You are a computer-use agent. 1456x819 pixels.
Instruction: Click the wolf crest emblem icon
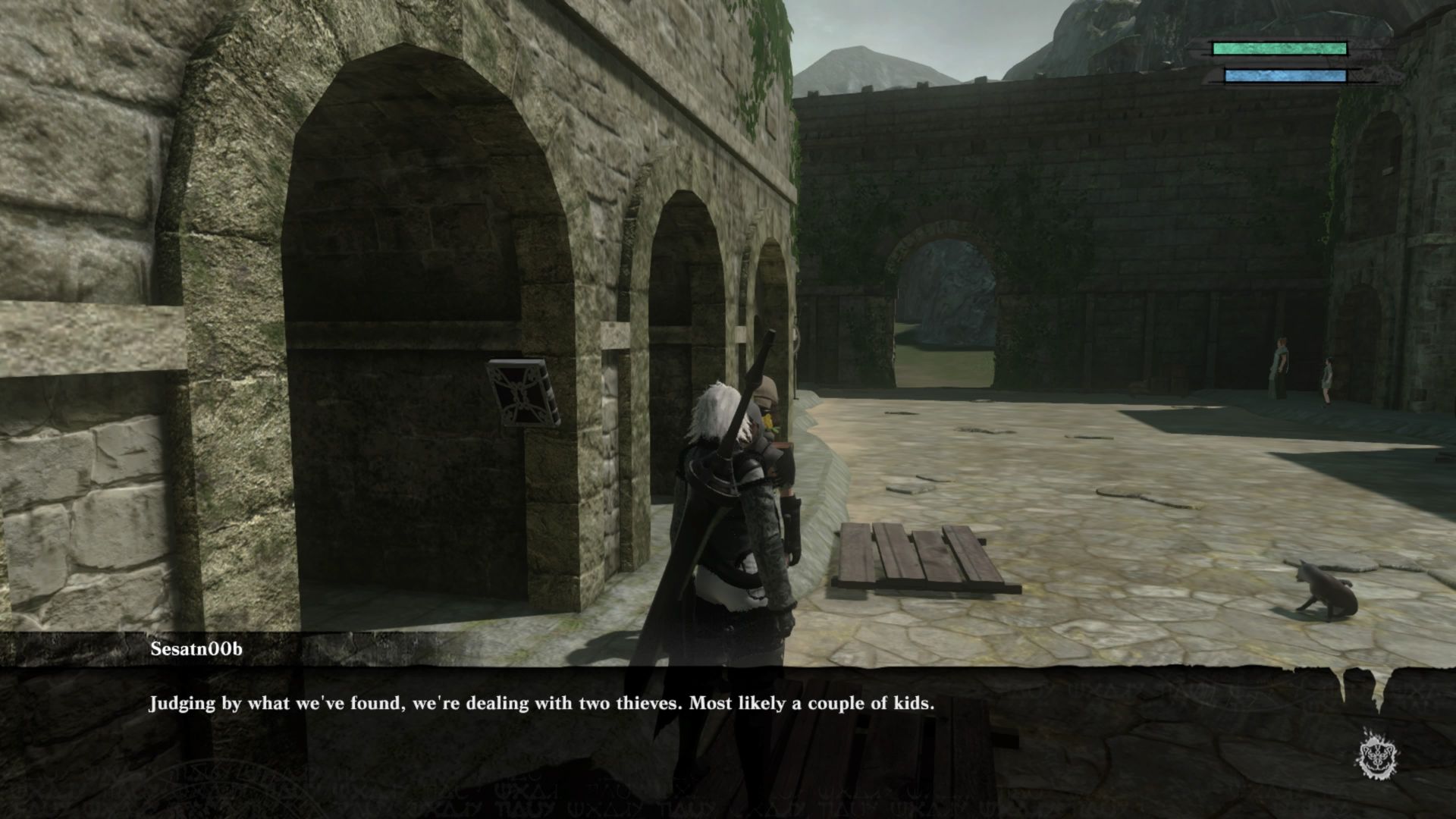point(1378,754)
